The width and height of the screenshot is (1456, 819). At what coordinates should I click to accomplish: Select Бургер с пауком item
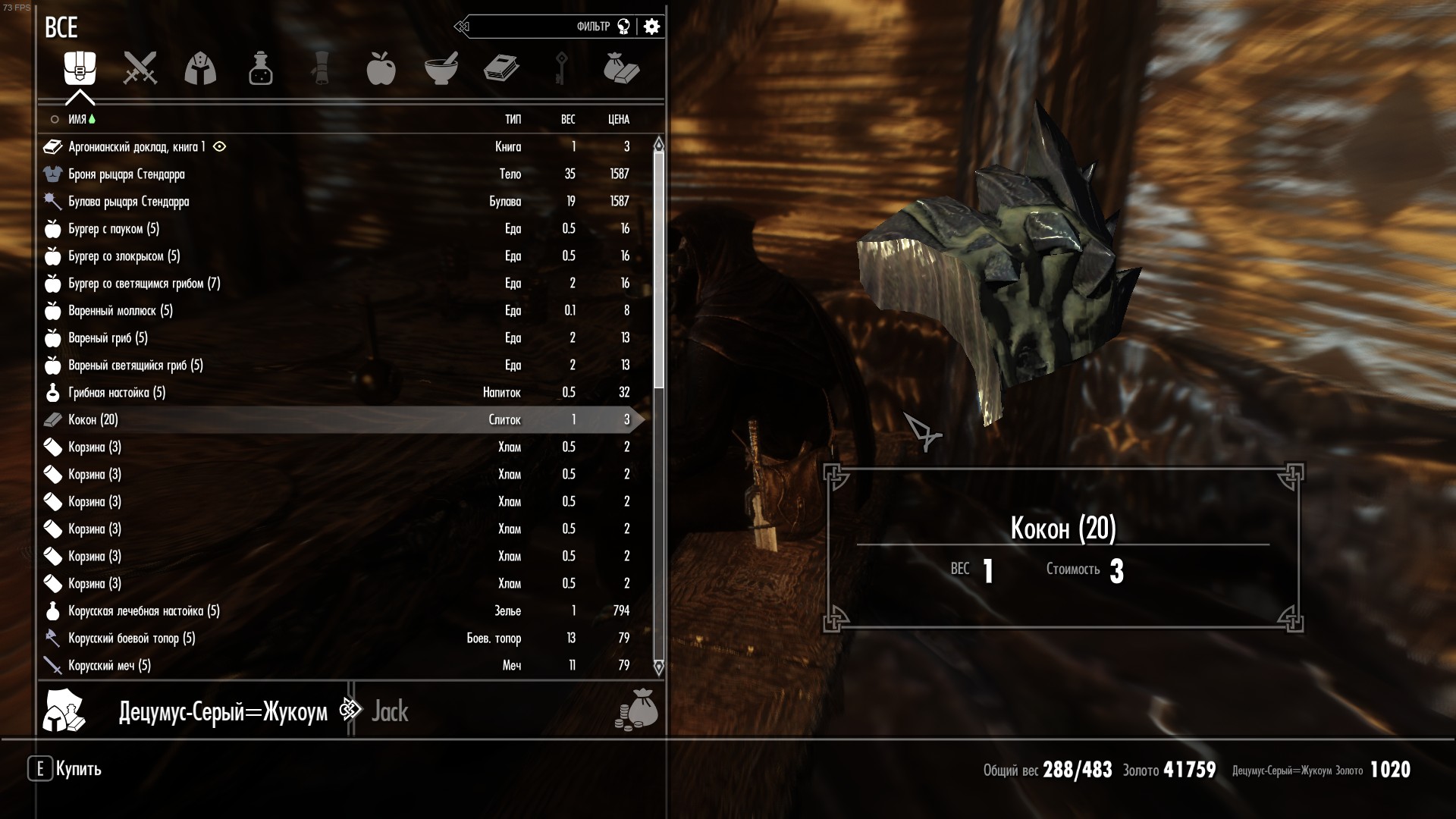click(114, 229)
